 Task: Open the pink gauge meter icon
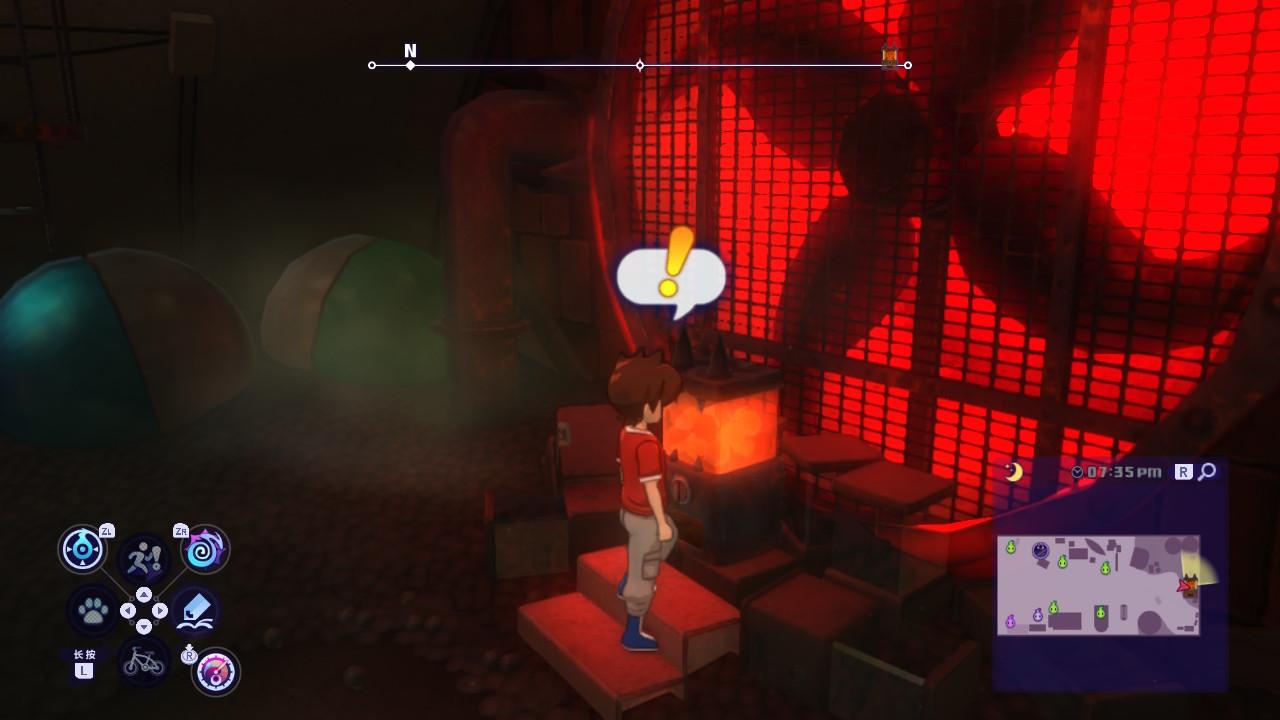[x=215, y=672]
